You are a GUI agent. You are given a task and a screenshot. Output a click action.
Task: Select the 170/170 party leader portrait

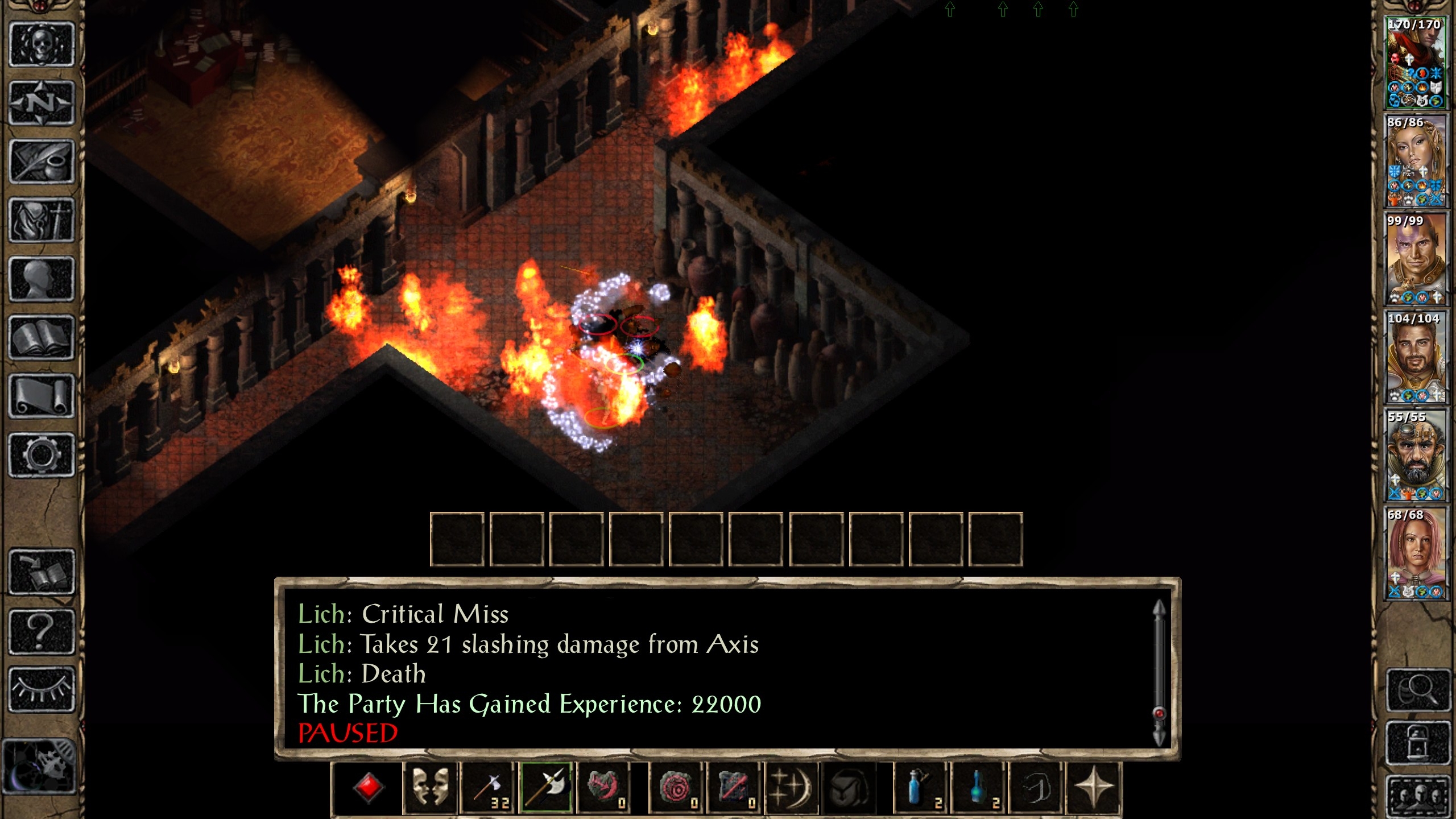1414,63
